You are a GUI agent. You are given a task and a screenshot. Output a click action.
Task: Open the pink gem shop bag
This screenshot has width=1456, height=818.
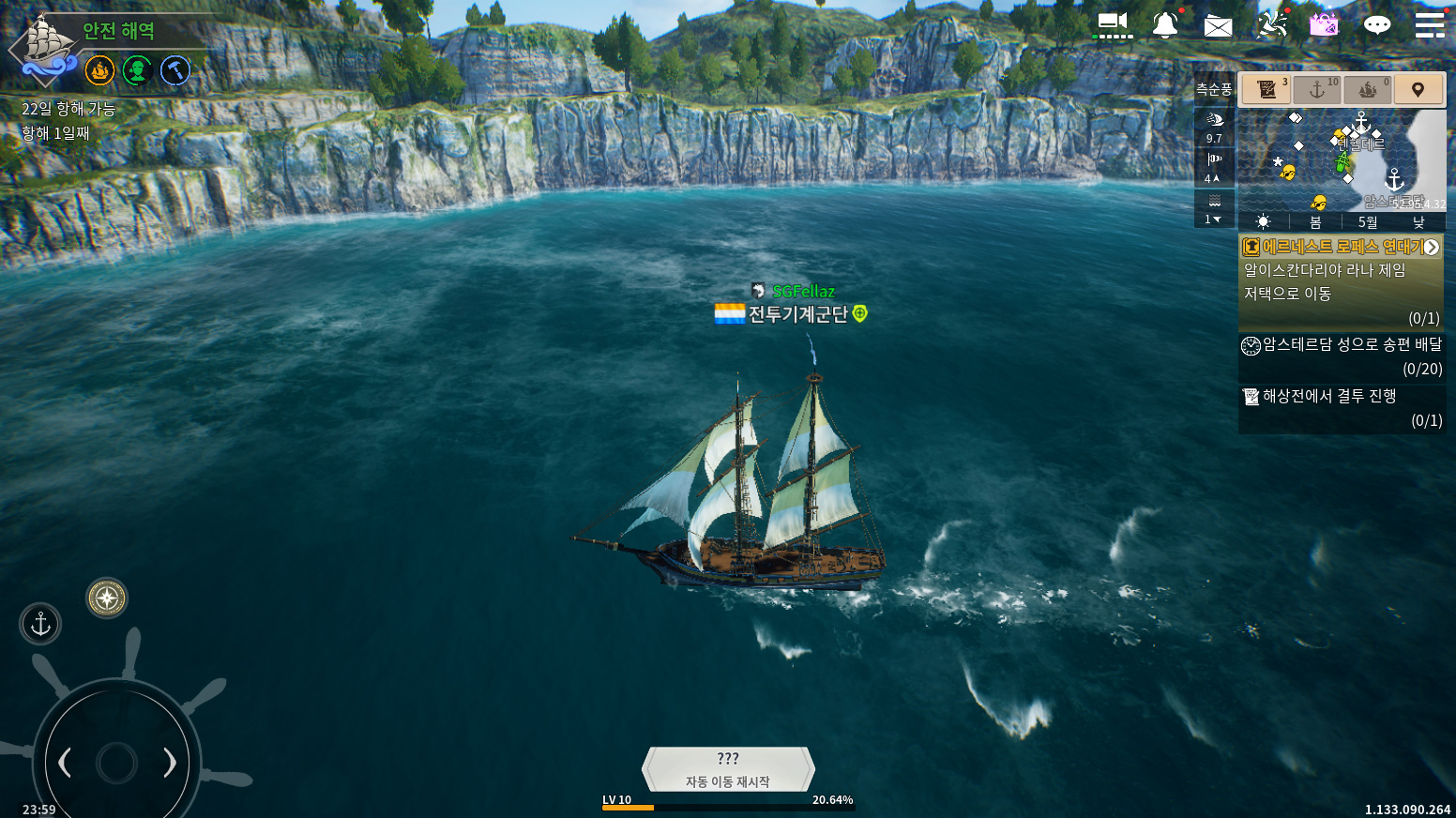coord(1324,24)
